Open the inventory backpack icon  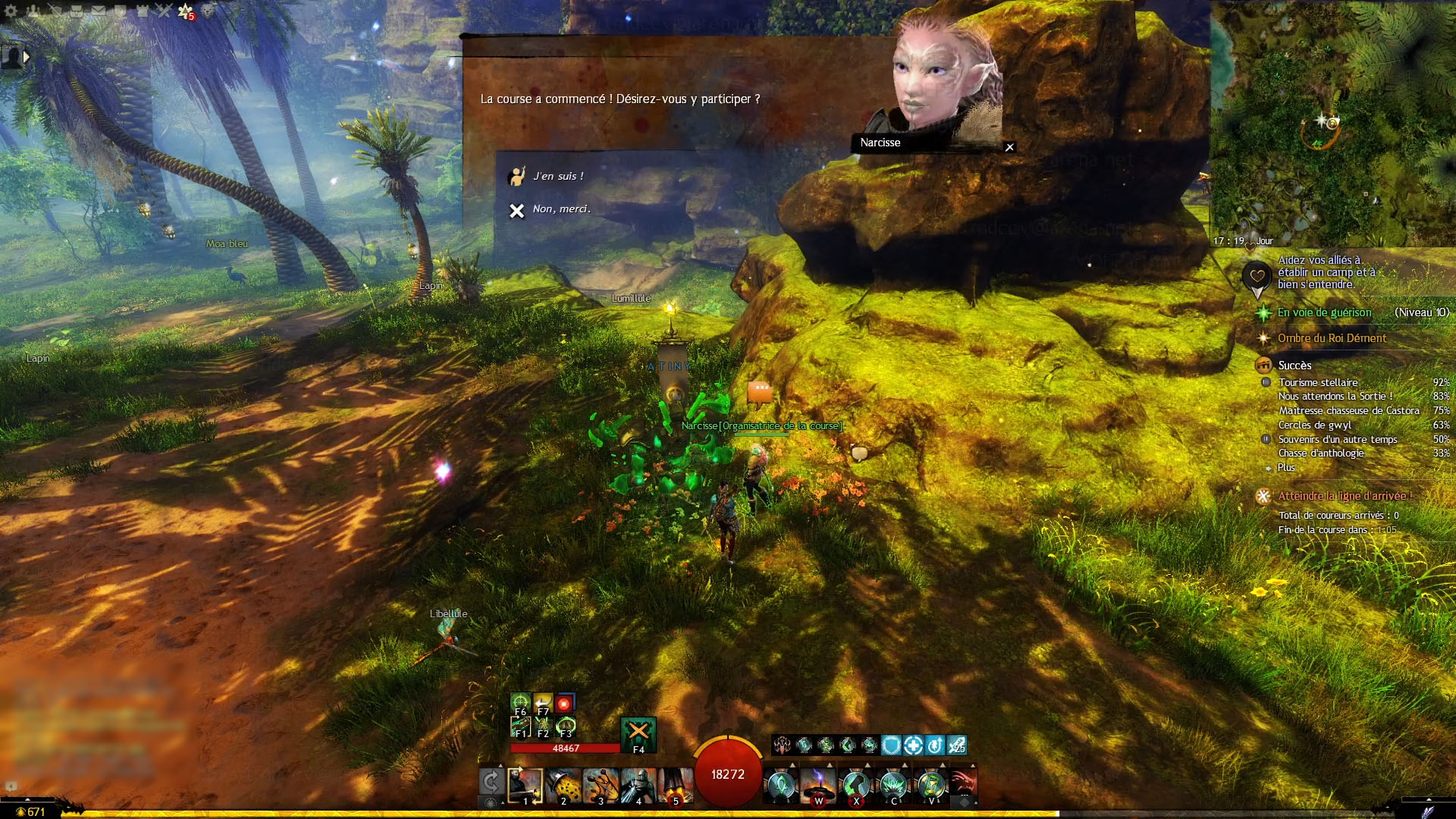77,11
